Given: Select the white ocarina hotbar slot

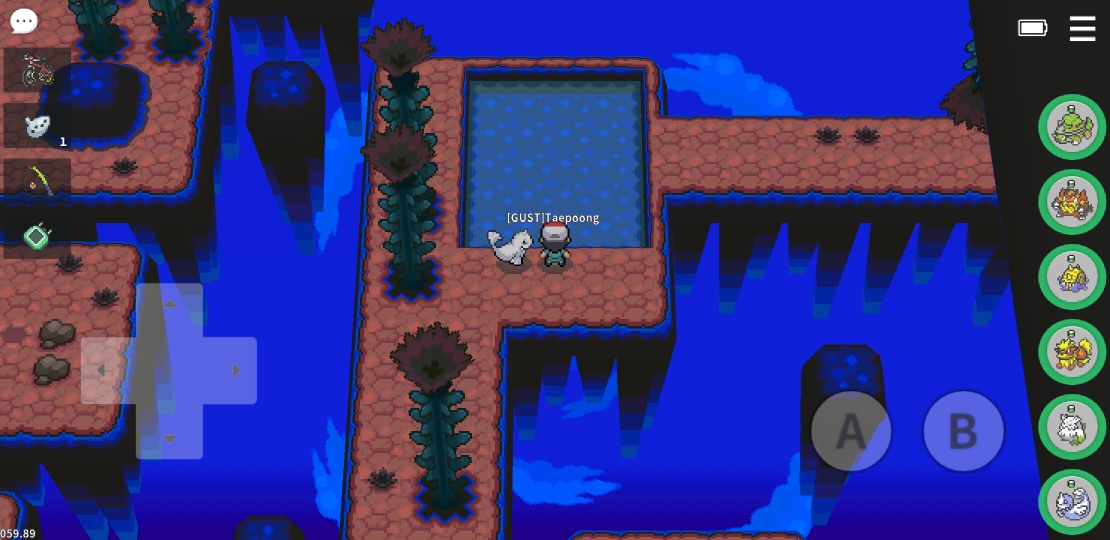Looking at the screenshot, I should [x=37, y=125].
